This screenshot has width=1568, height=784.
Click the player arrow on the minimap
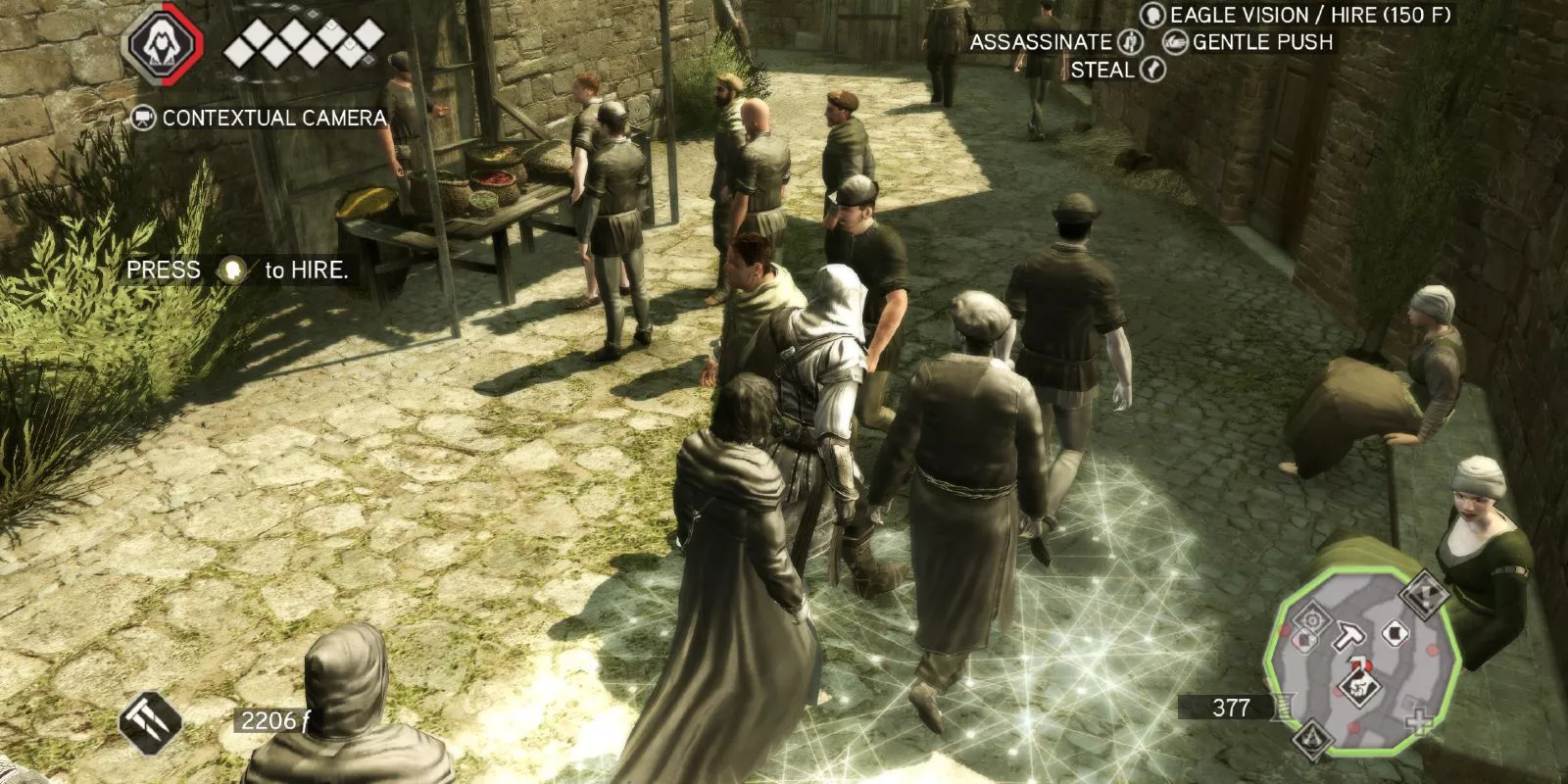click(1358, 661)
